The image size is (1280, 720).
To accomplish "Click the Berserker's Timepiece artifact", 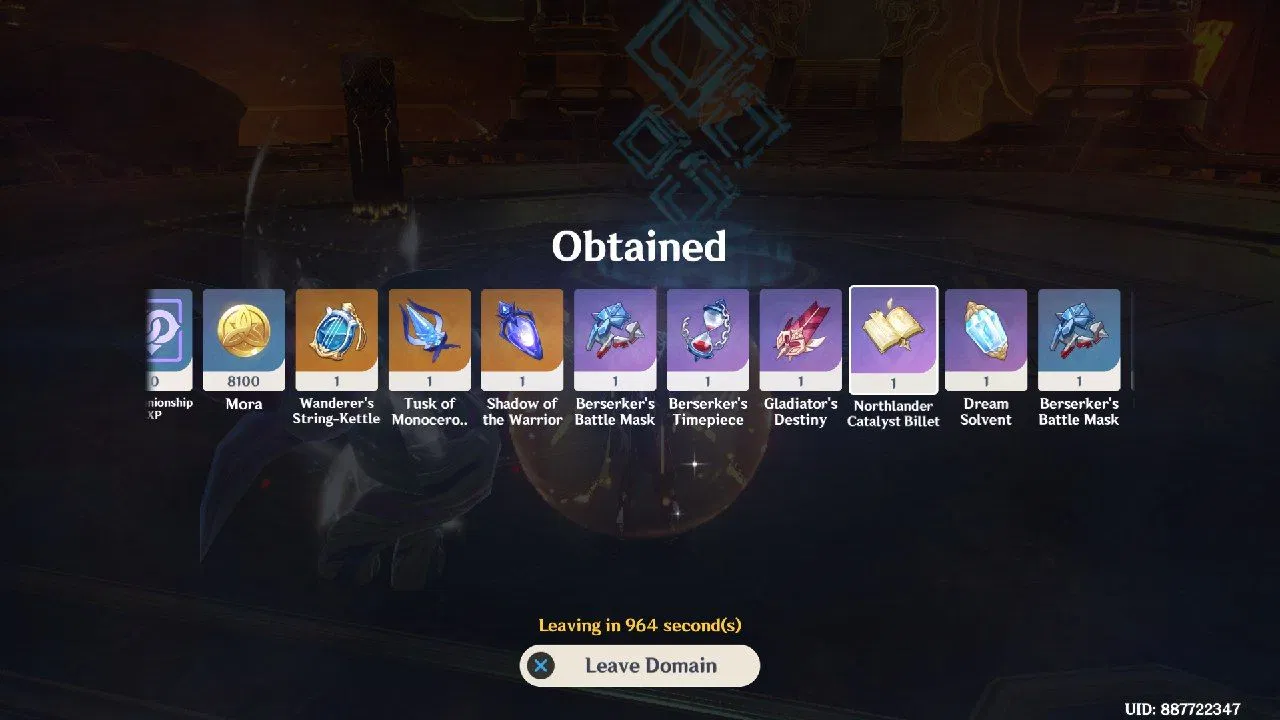I will point(708,335).
